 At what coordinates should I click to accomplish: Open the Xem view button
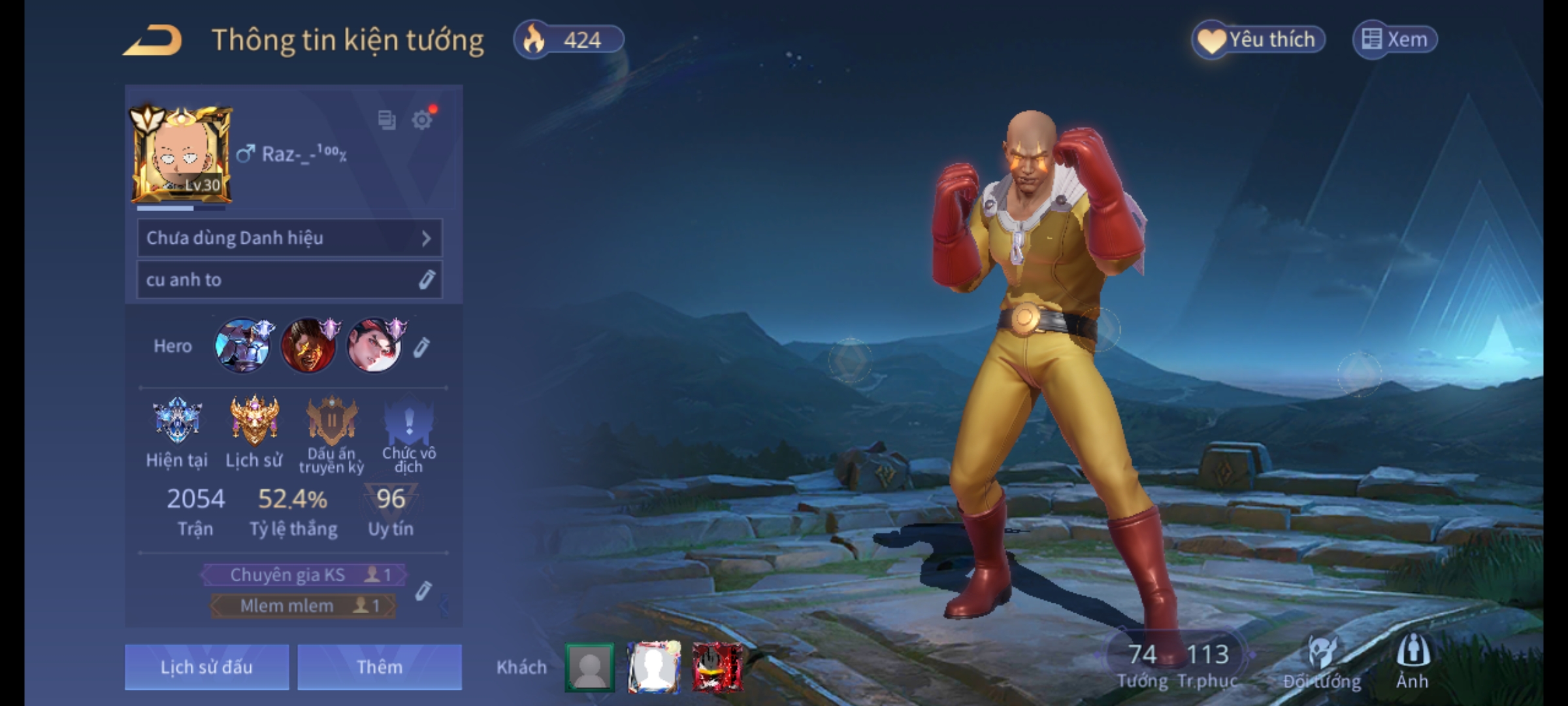1395,39
